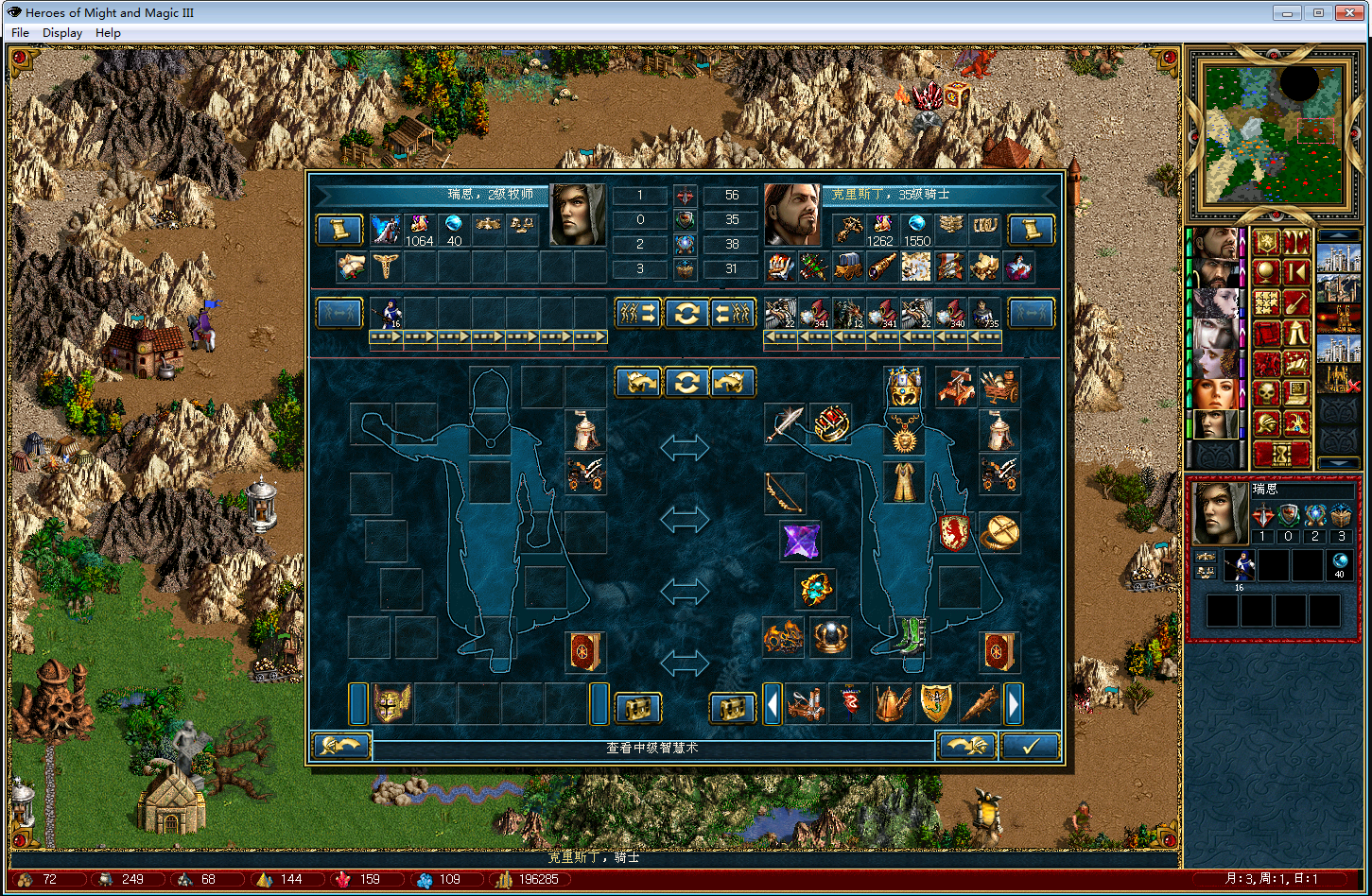Screen dimensions: 1372x896
Task: Select the stack of 735 troops
Action: (985, 313)
